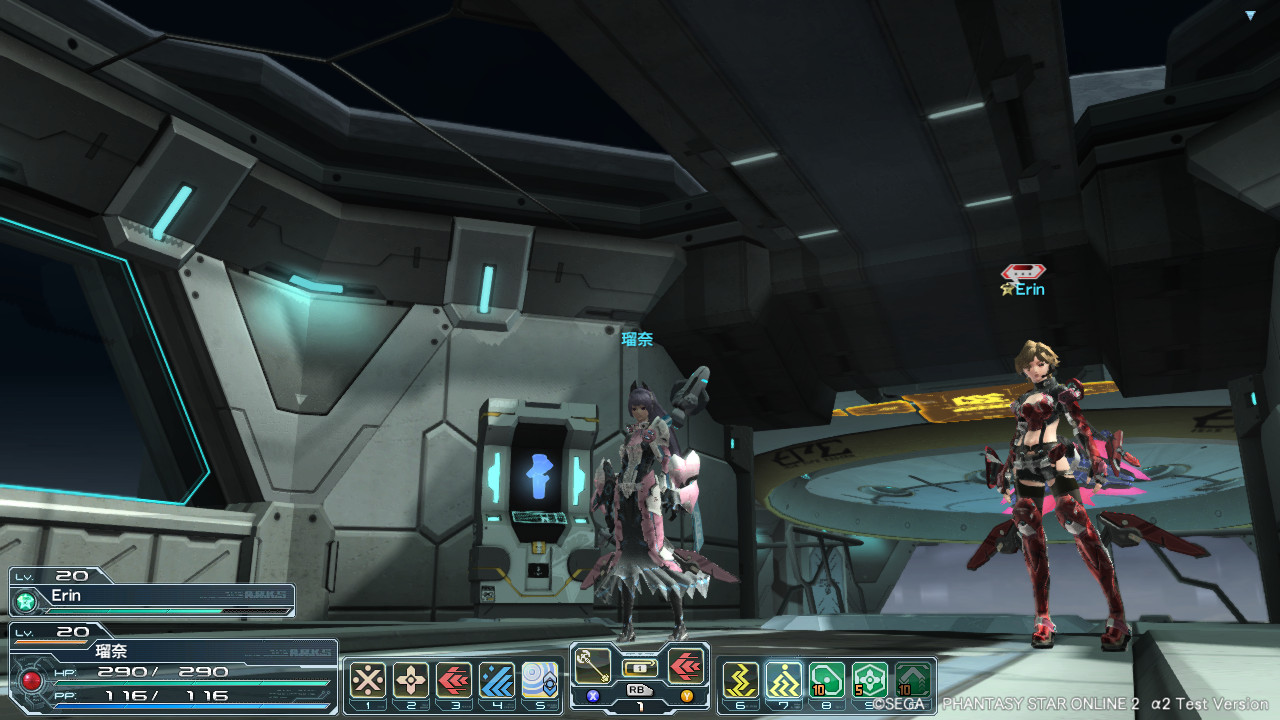The image size is (1280, 720).
Task: Choose the highlighted yellow figure skill, slot 7
Action: 784,680
